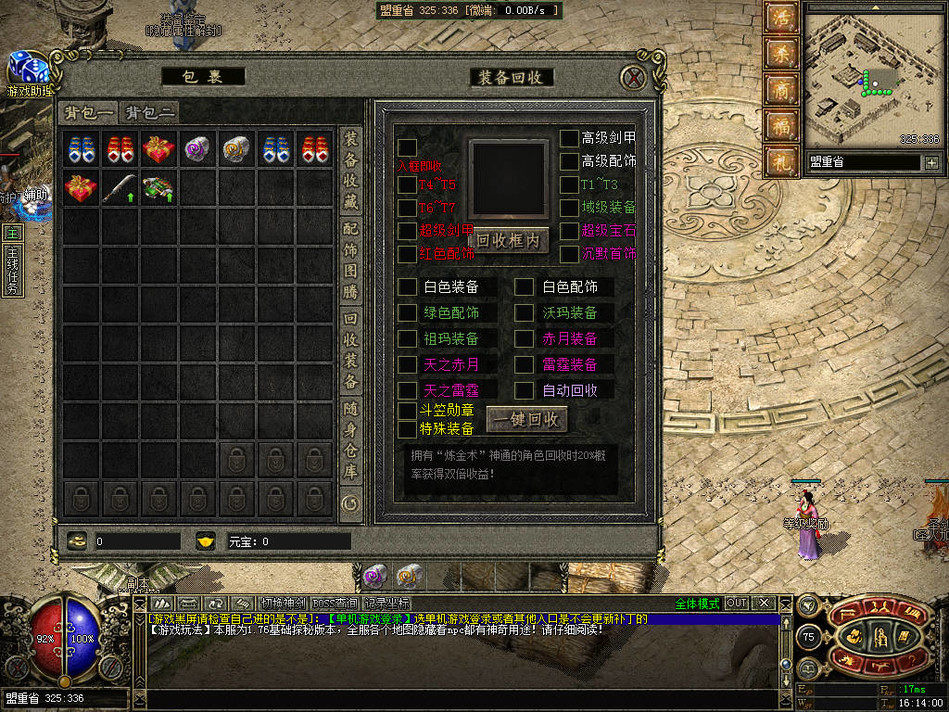The width and height of the screenshot is (949, 712).
Task: Check the 沃玛装备 option
Action: point(524,313)
